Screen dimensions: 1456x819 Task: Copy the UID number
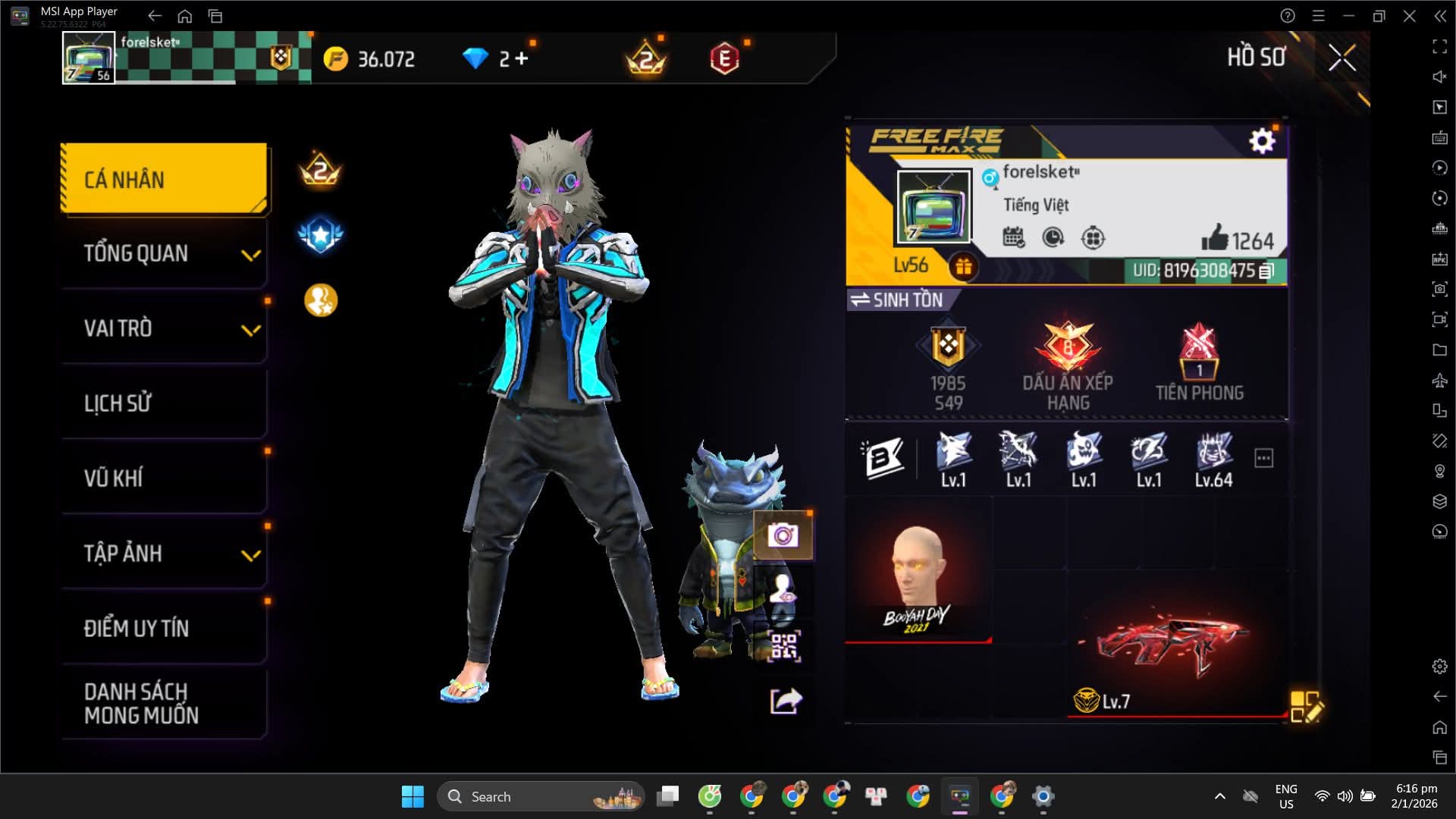pyautogui.click(x=1266, y=271)
